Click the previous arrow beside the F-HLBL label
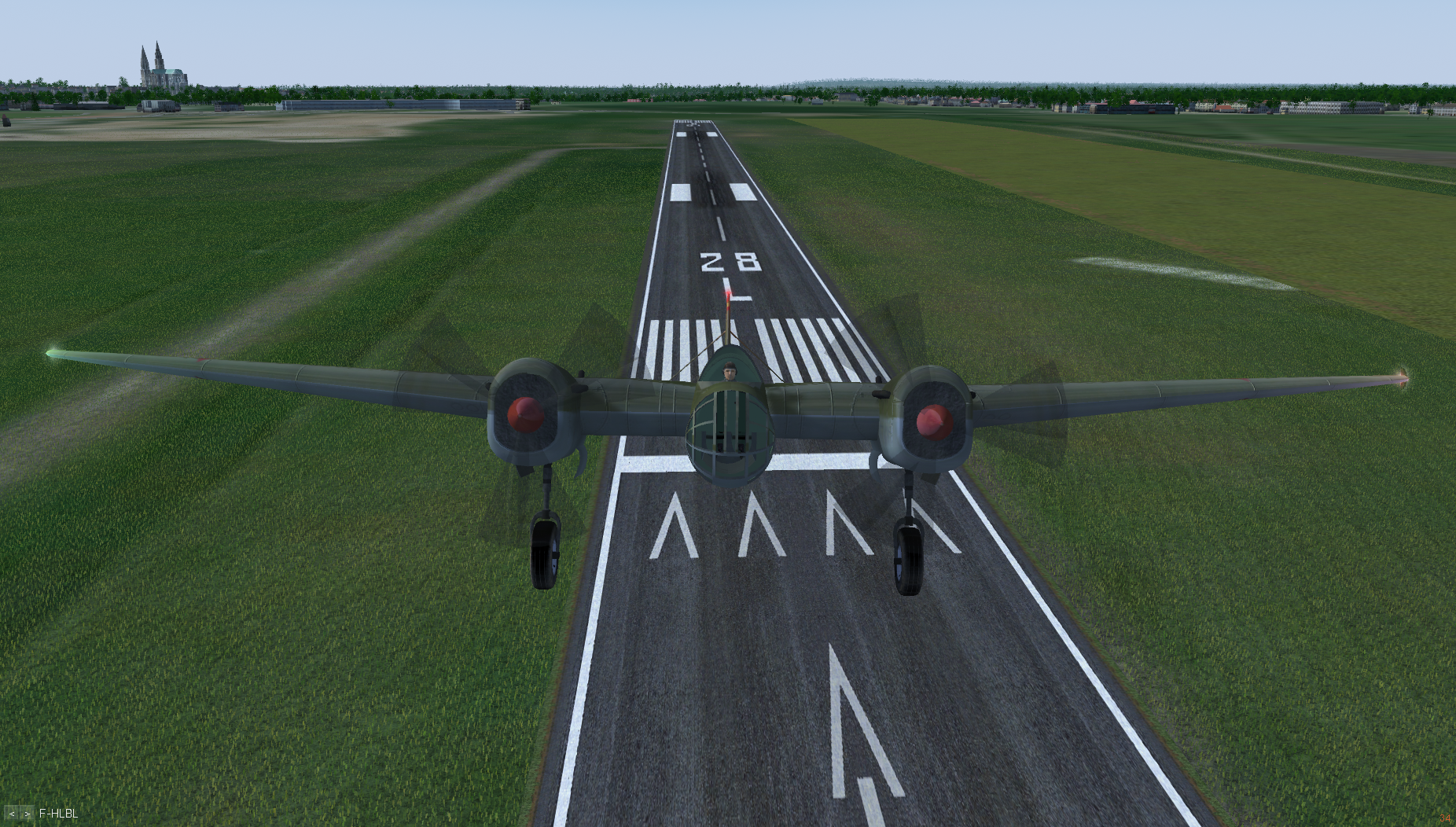The width and height of the screenshot is (1456, 827). [12, 814]
